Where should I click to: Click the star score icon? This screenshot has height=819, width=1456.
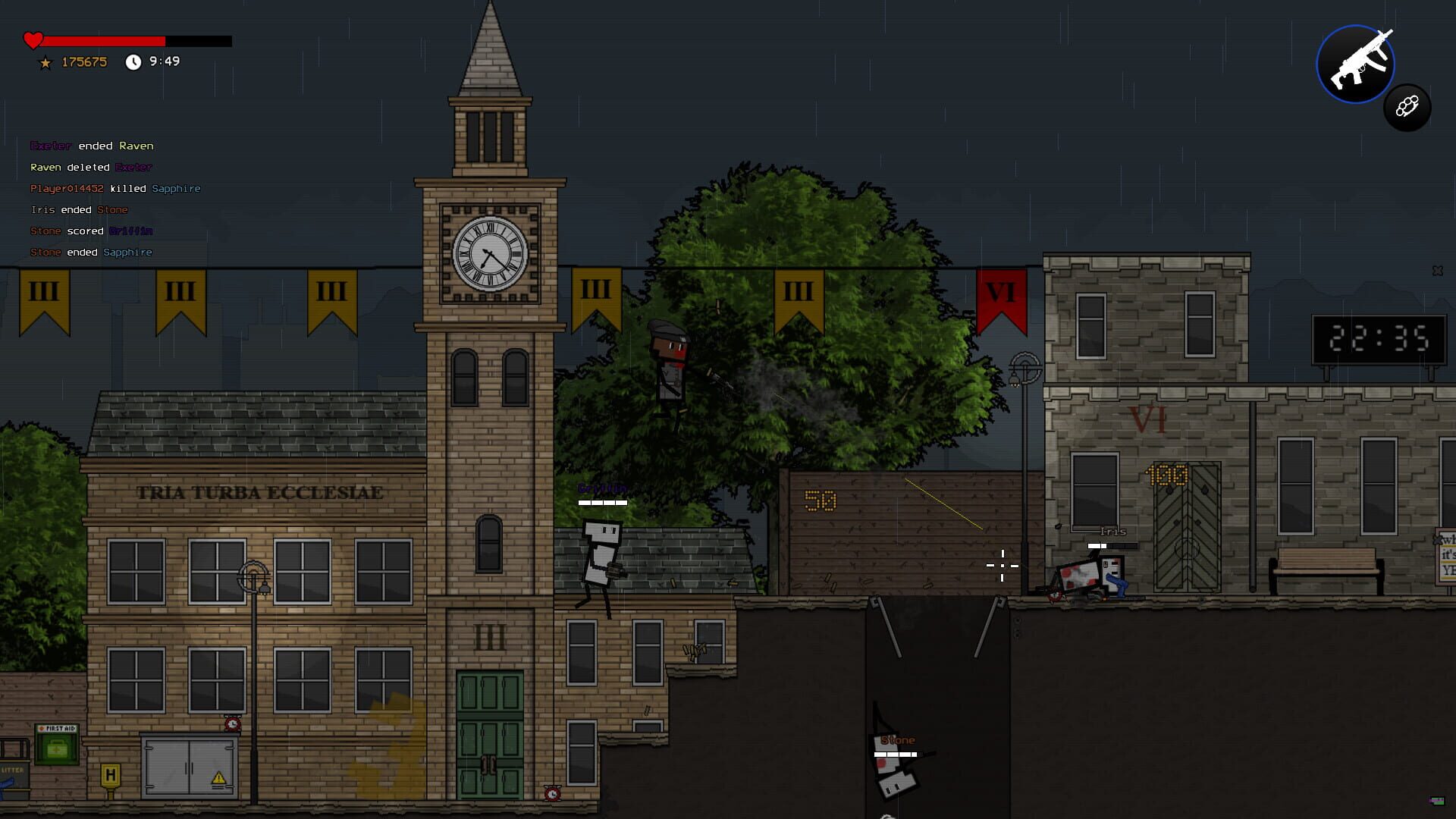point(45,64)
